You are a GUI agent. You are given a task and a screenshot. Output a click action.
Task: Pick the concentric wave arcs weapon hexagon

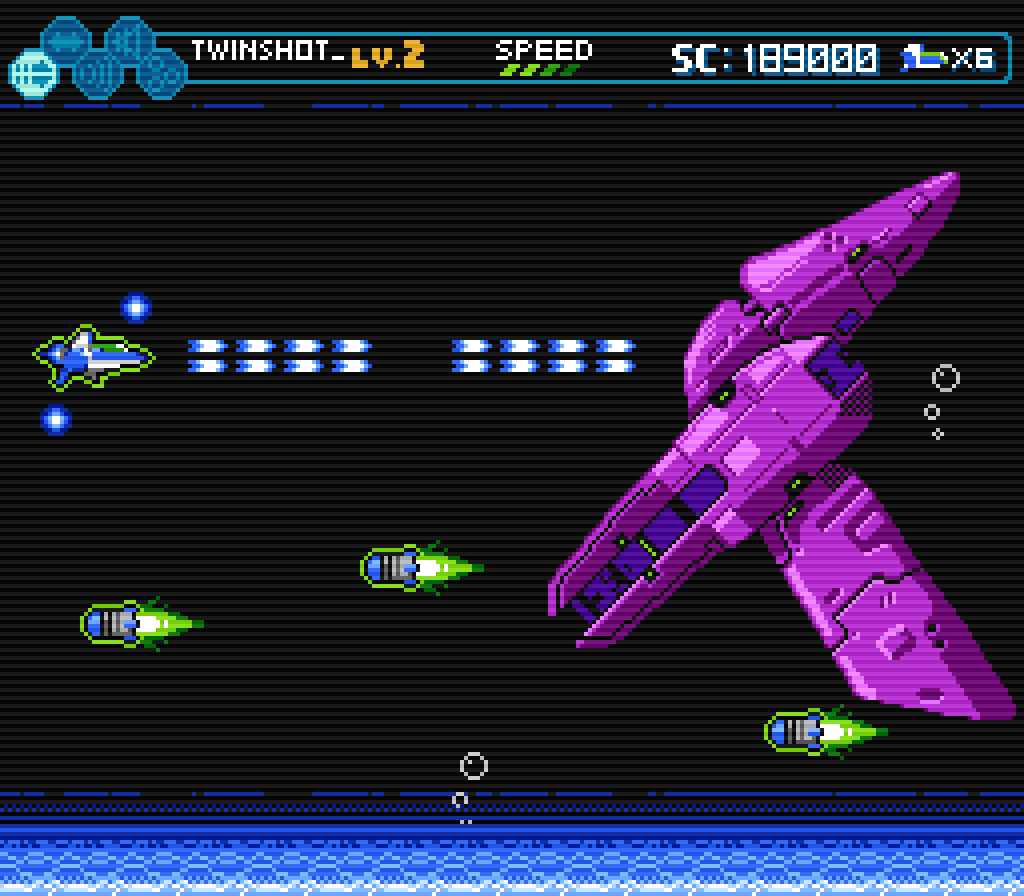[97, 73]
